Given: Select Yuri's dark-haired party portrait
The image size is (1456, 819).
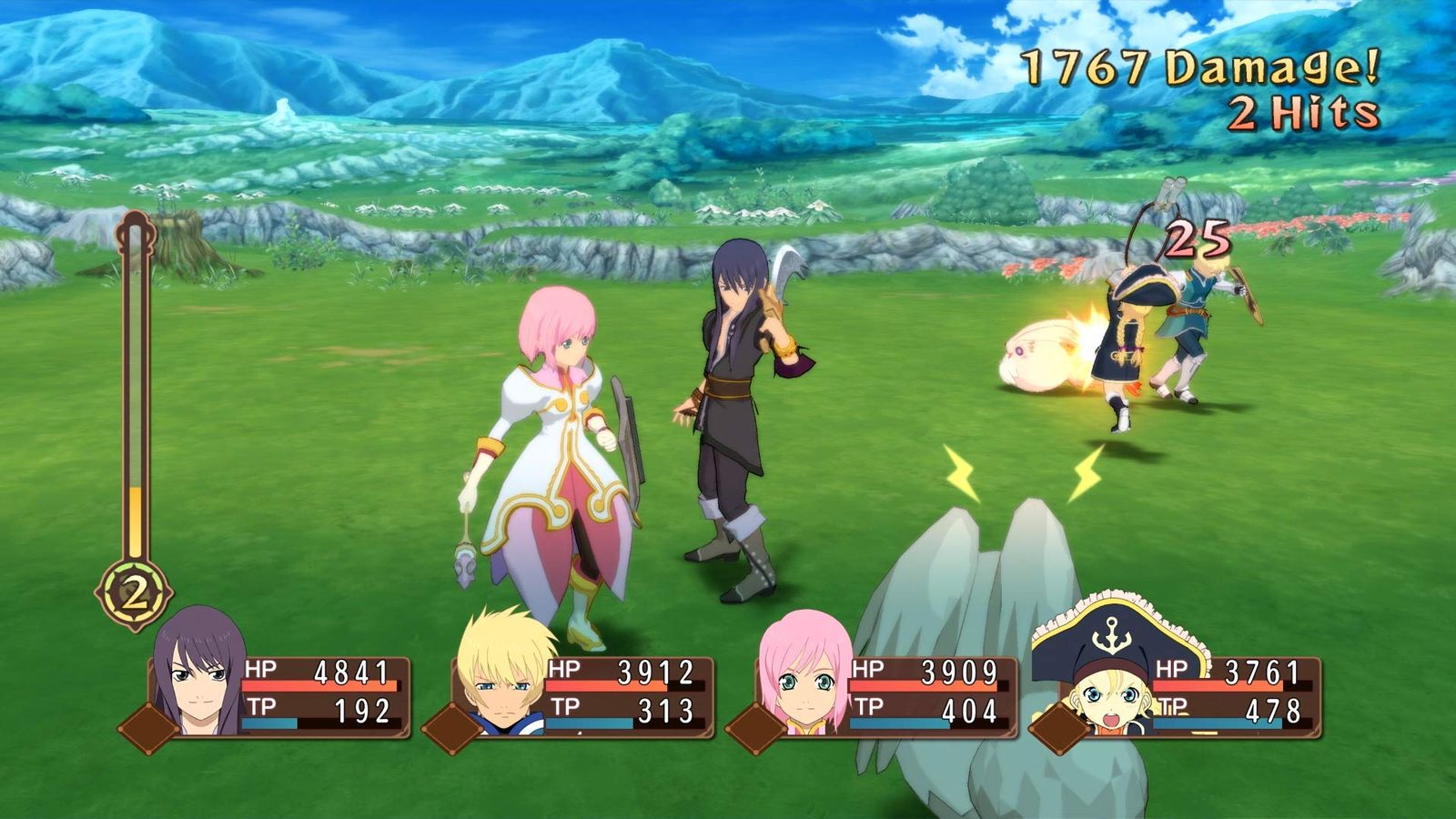Looking at the screenshot, I should (x=200, y=673).
